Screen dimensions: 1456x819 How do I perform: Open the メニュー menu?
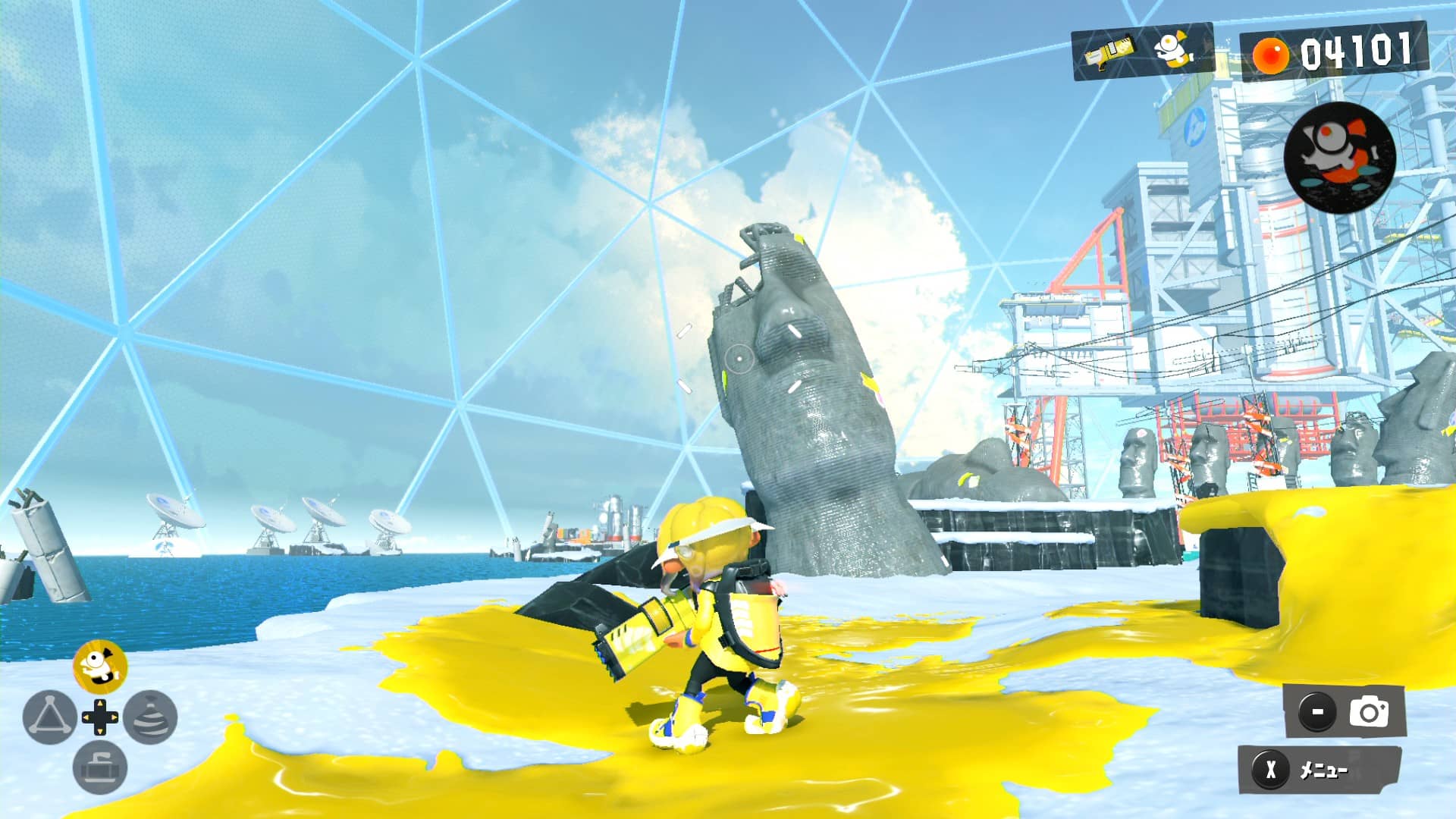click(1319, 770)
